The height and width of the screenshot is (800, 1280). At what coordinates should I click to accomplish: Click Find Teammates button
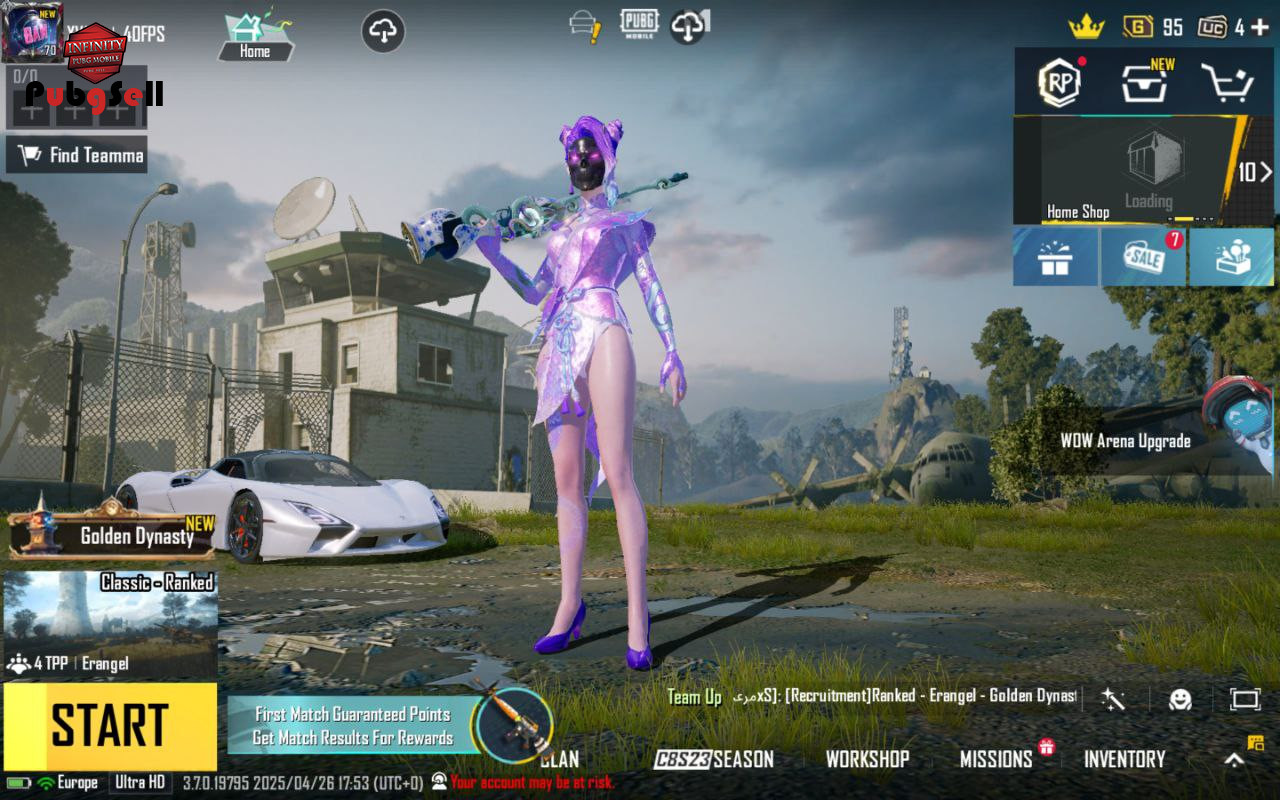tap(77, 155)
